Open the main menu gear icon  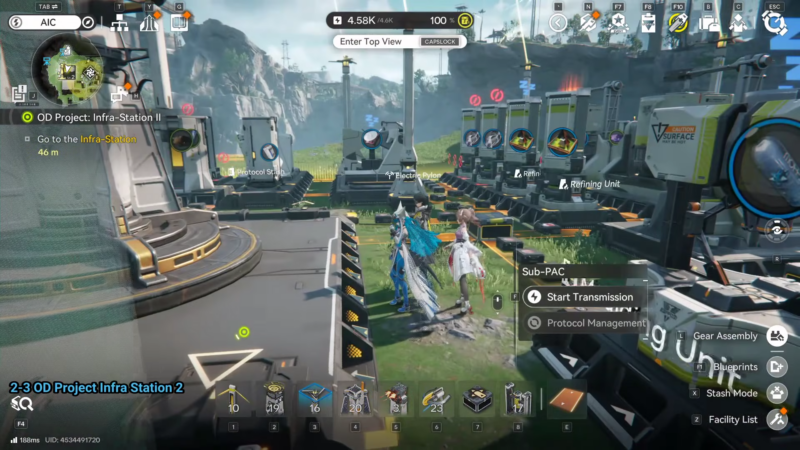(772, 22)
